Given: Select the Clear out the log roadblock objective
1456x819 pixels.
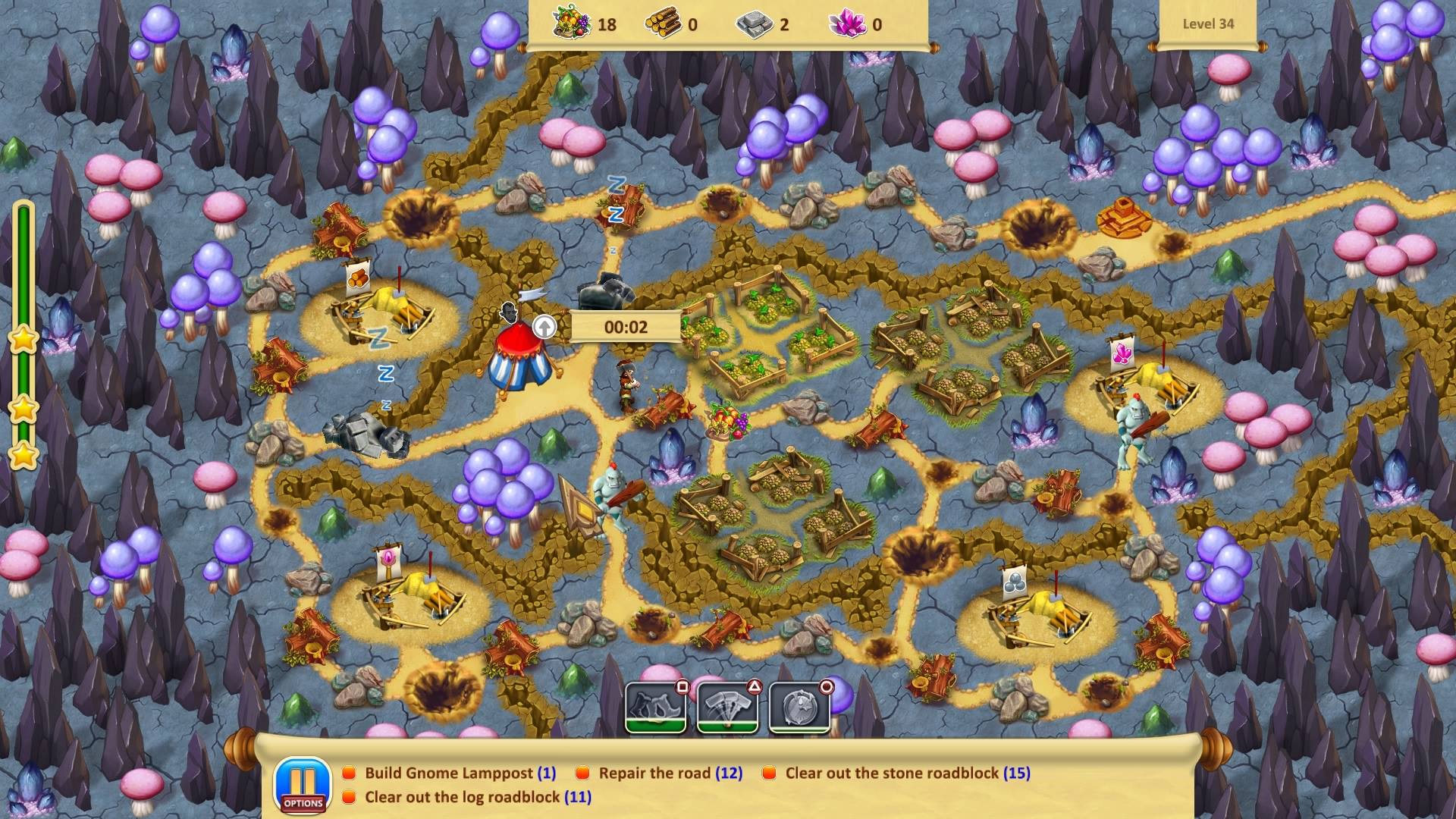Looking at the screenshot, I should [348, 798].
